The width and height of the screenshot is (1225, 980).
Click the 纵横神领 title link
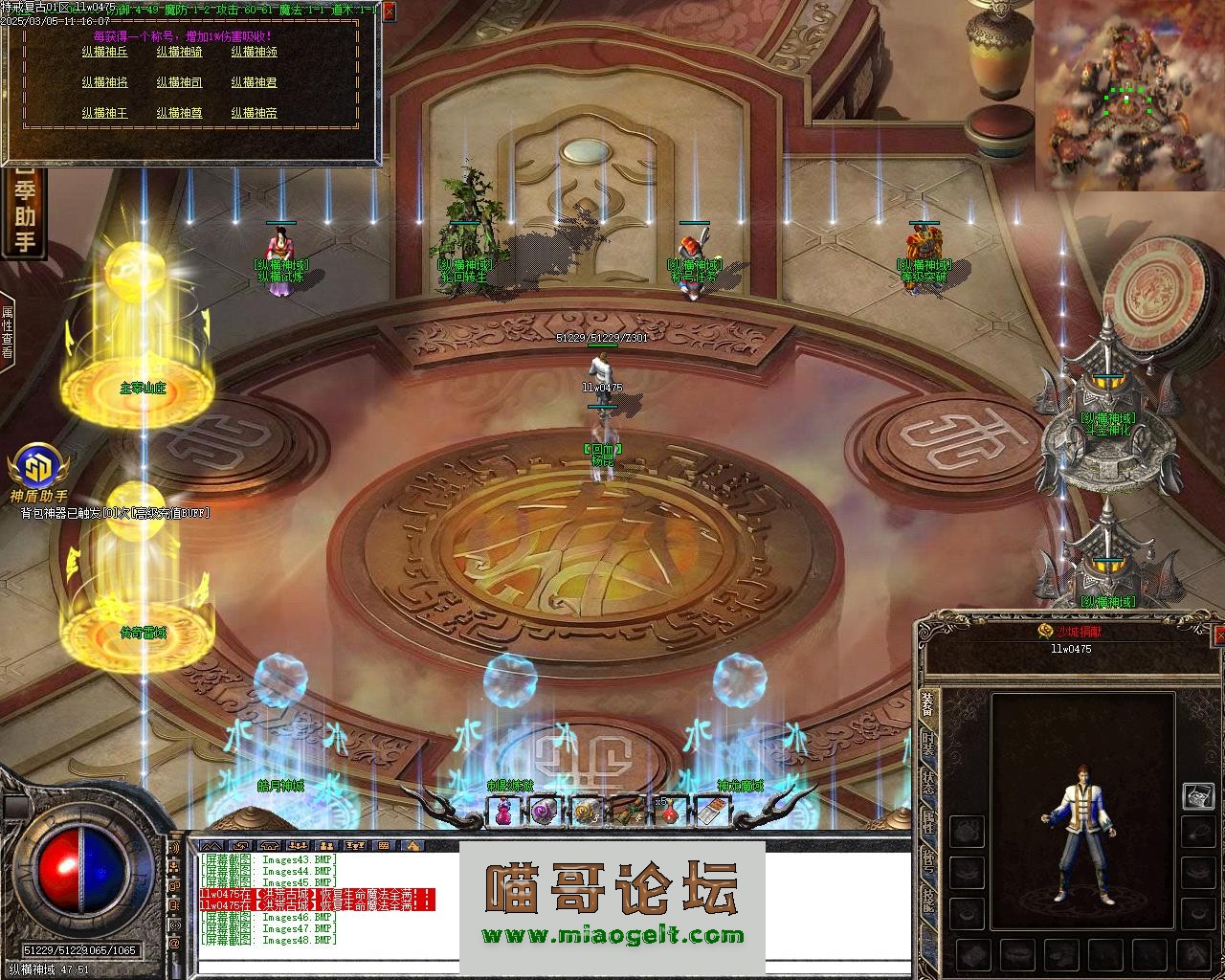point(254,52)
